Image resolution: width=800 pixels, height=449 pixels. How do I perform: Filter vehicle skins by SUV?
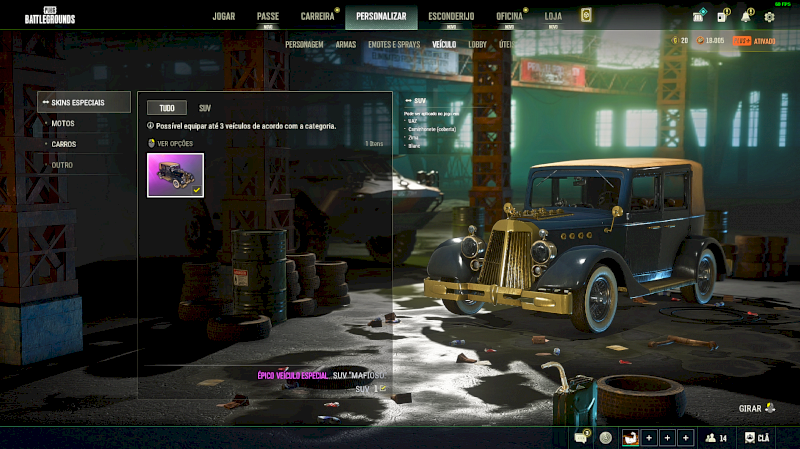[x=205, y=107]
